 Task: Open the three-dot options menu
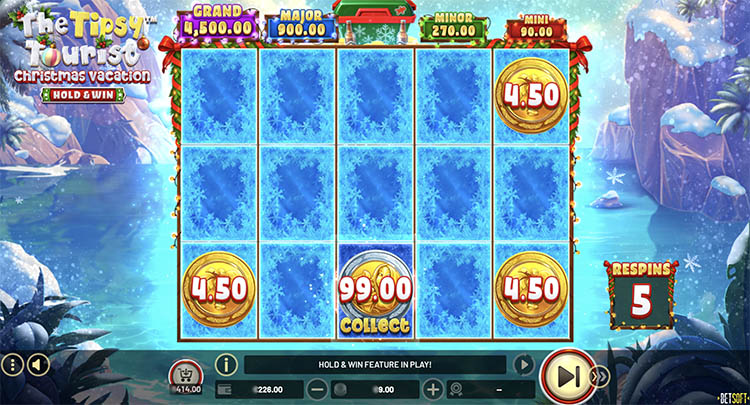(x=11, y=364)
